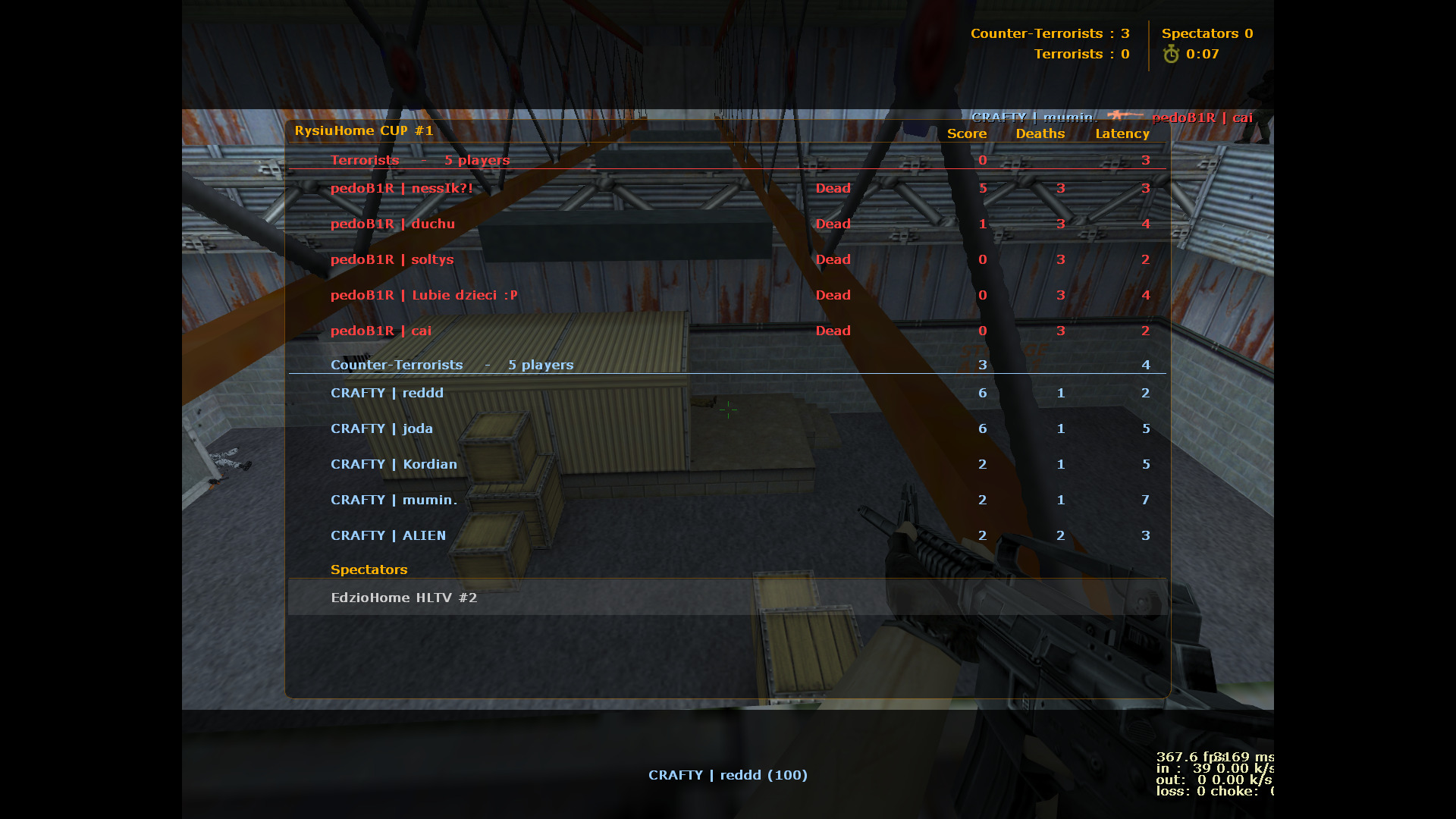Select player row CRAFTY | reddd
The width and height of the screenshot is (1456, 819).
(387, 393)
